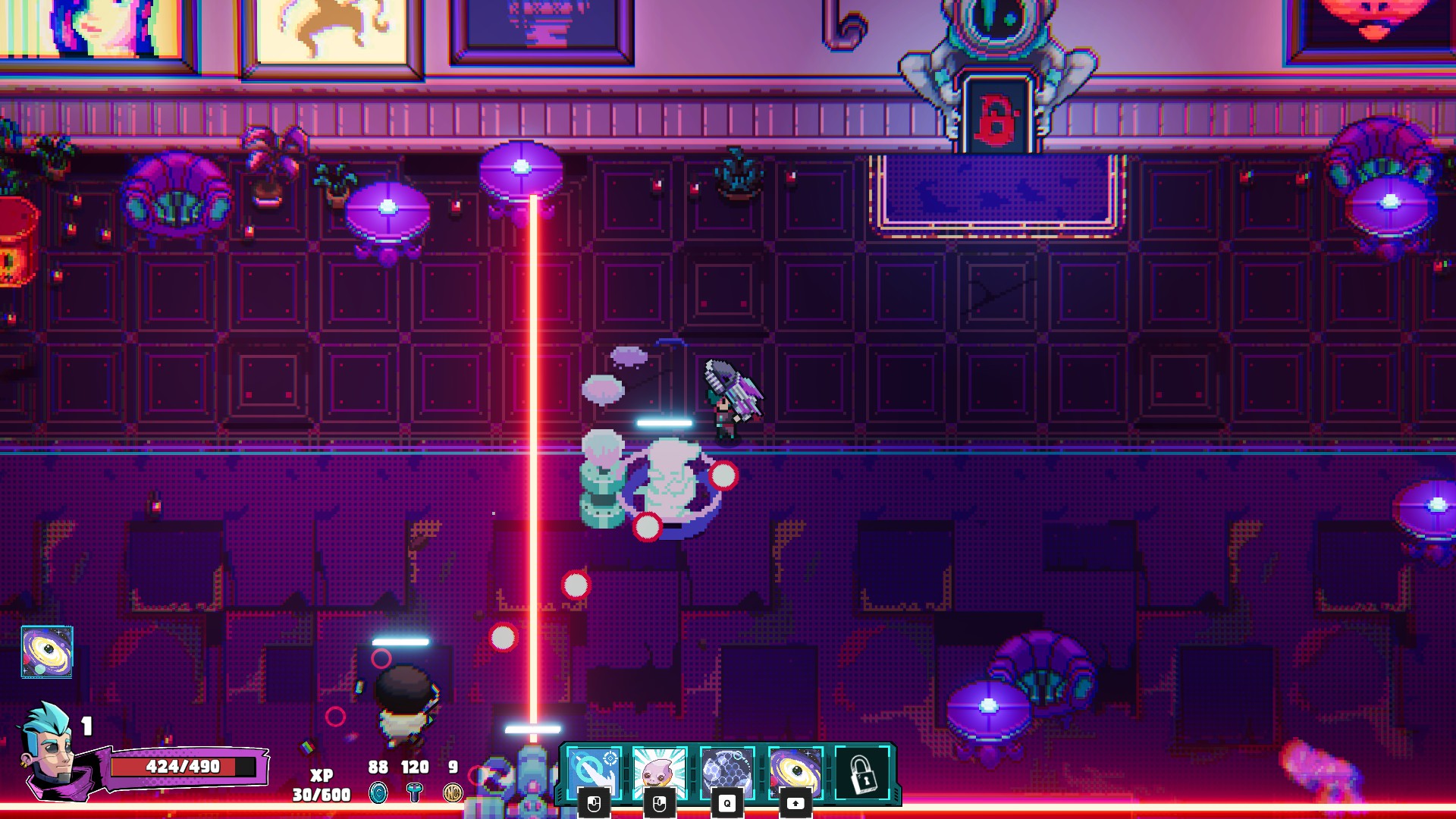Click the blue coin currency icon
Viewport: 1456px width, 819px height.
tap(378, 793)
